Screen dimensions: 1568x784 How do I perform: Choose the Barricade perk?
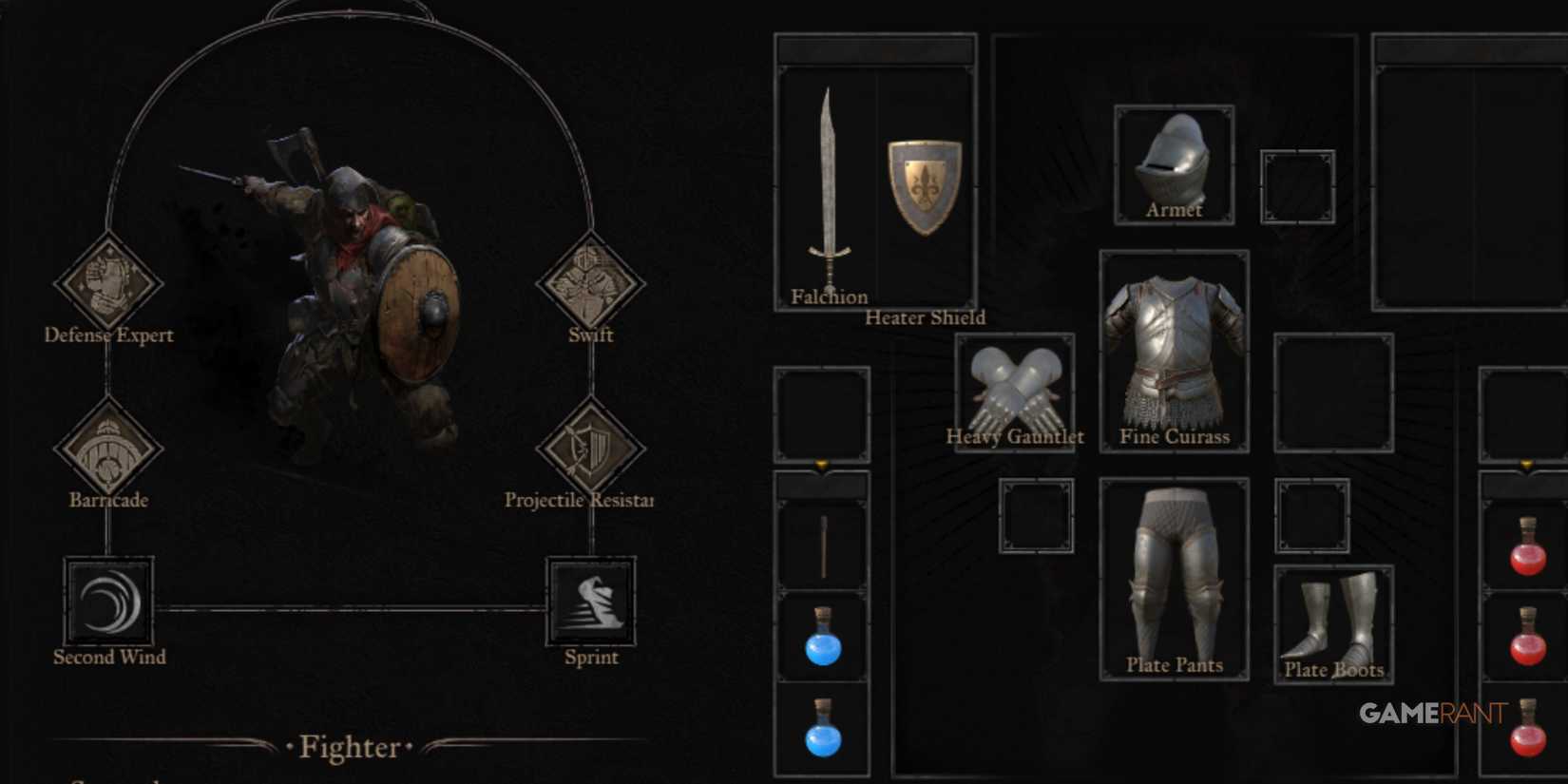(x=108, y=448)
